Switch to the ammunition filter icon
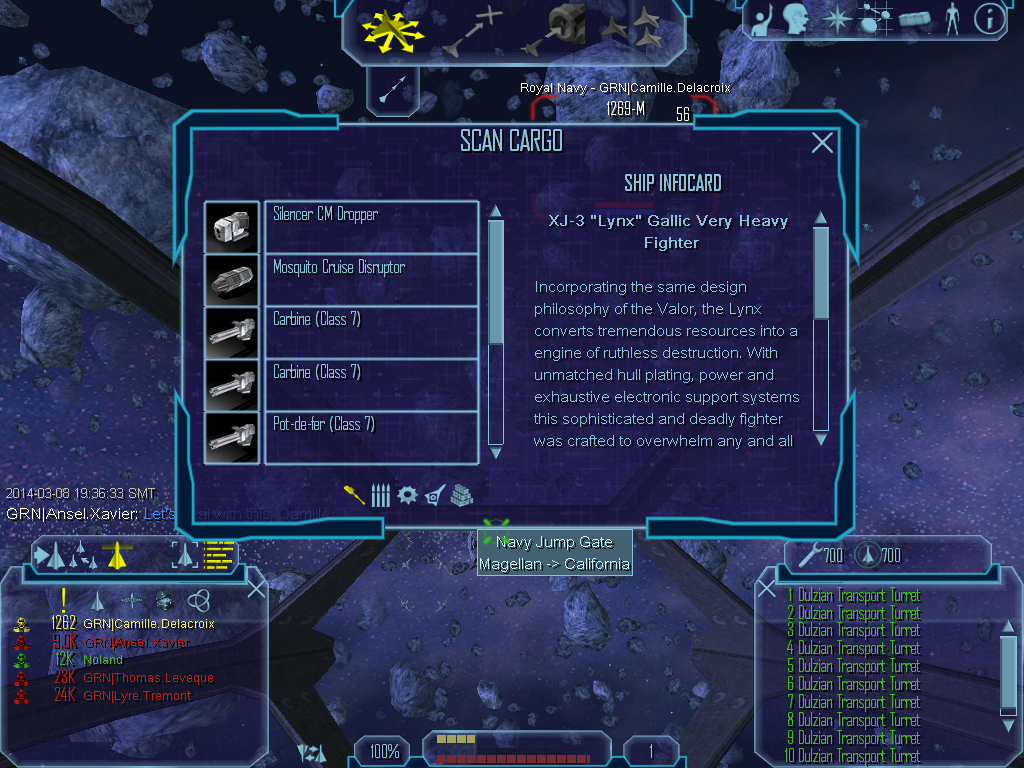Viewport: 1024px width, 768px height. tap(380, 495)
